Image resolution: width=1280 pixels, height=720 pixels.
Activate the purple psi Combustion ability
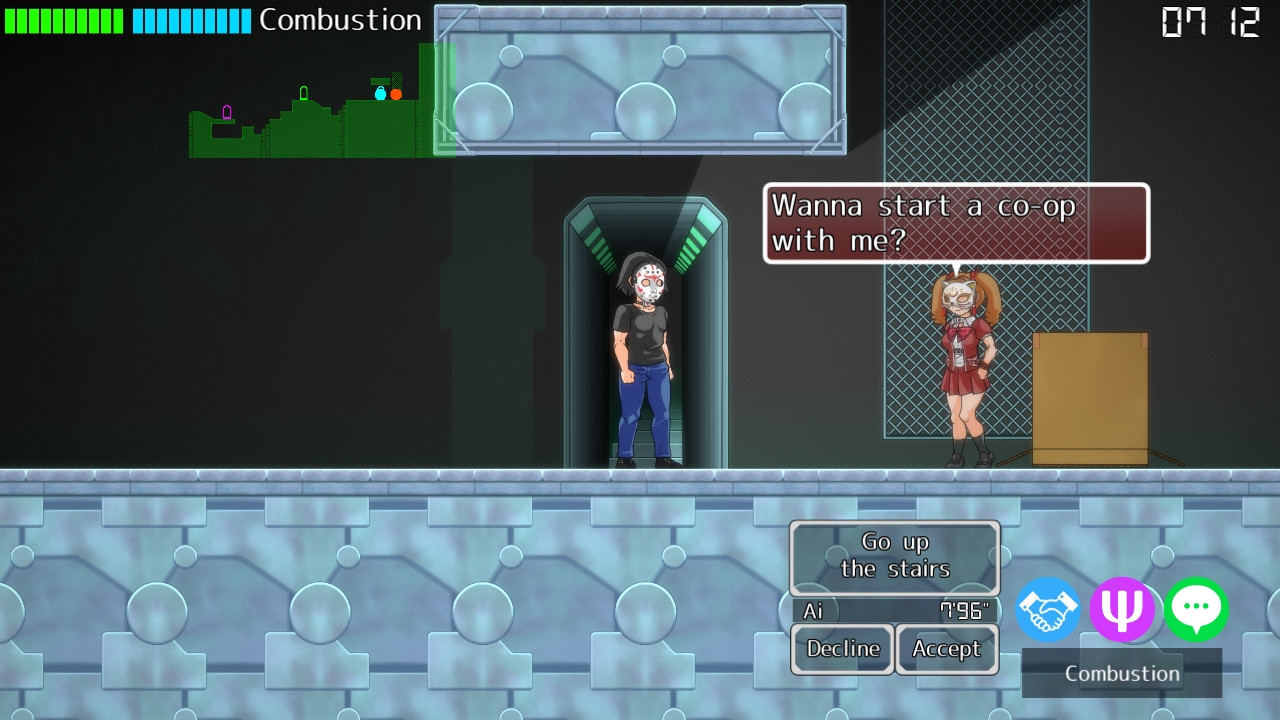pos(1122,609)
